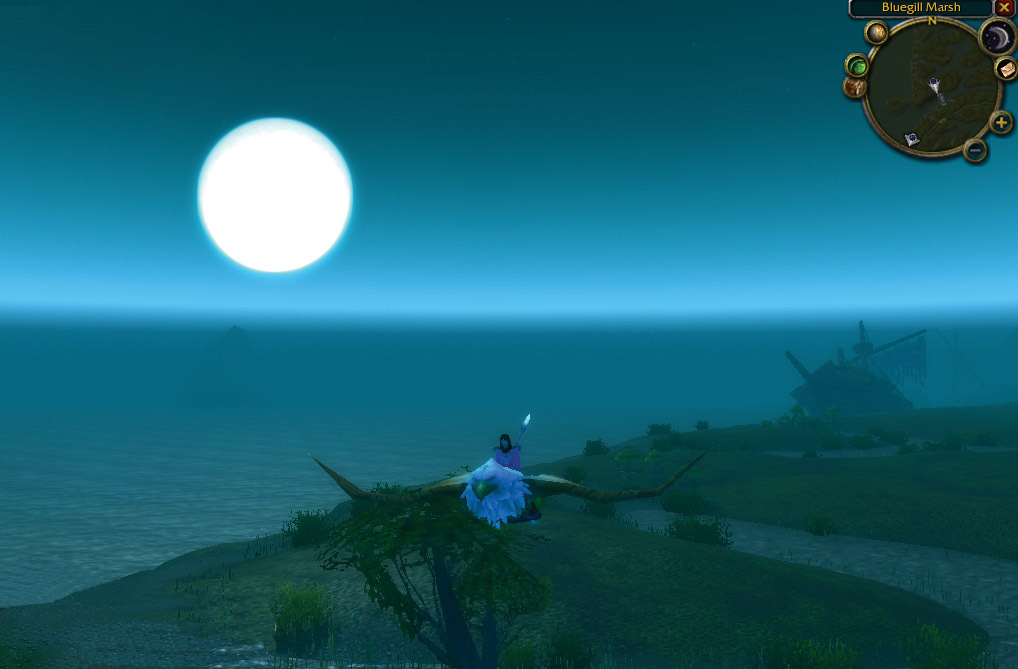Close the minimap with the X button
The image size is (1018, 669).
(1004, 8)
